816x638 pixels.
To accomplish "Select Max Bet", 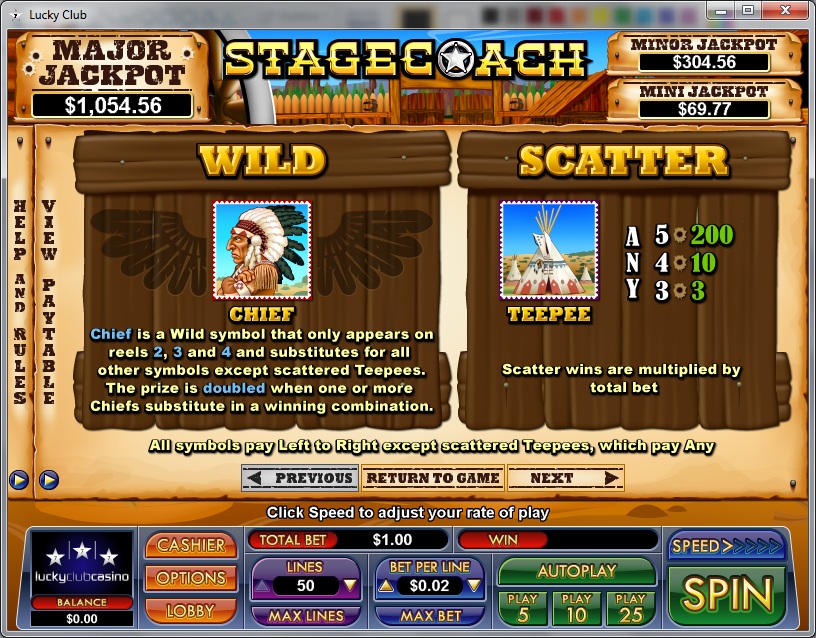I will 431,616.
